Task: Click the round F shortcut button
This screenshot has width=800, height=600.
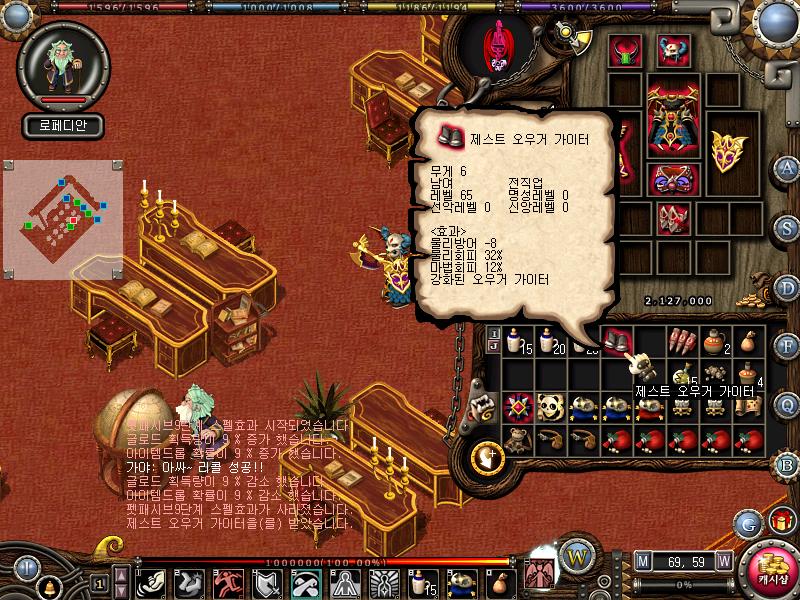Action: [788, 345]
